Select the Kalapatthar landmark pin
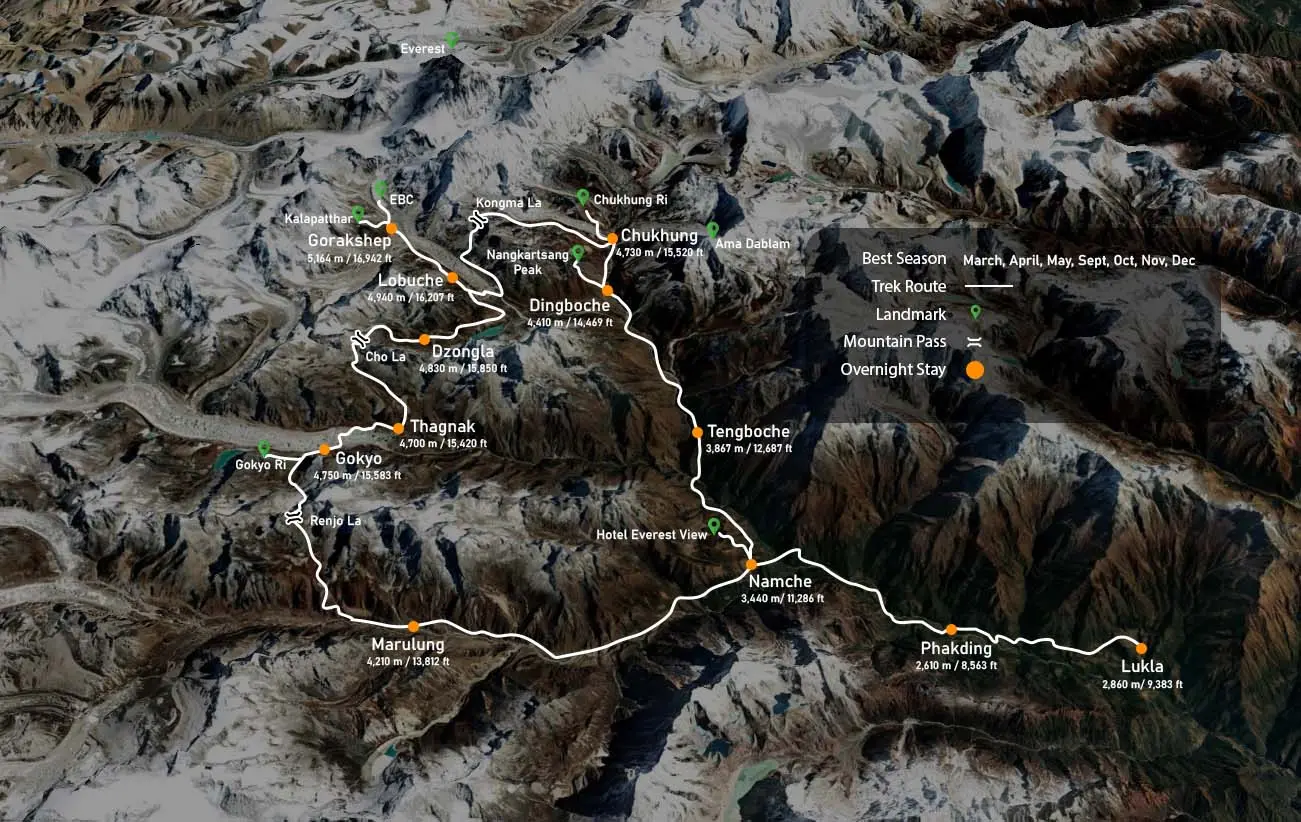This screenshot has width=1301, height=822. click(x=358, y=213)
